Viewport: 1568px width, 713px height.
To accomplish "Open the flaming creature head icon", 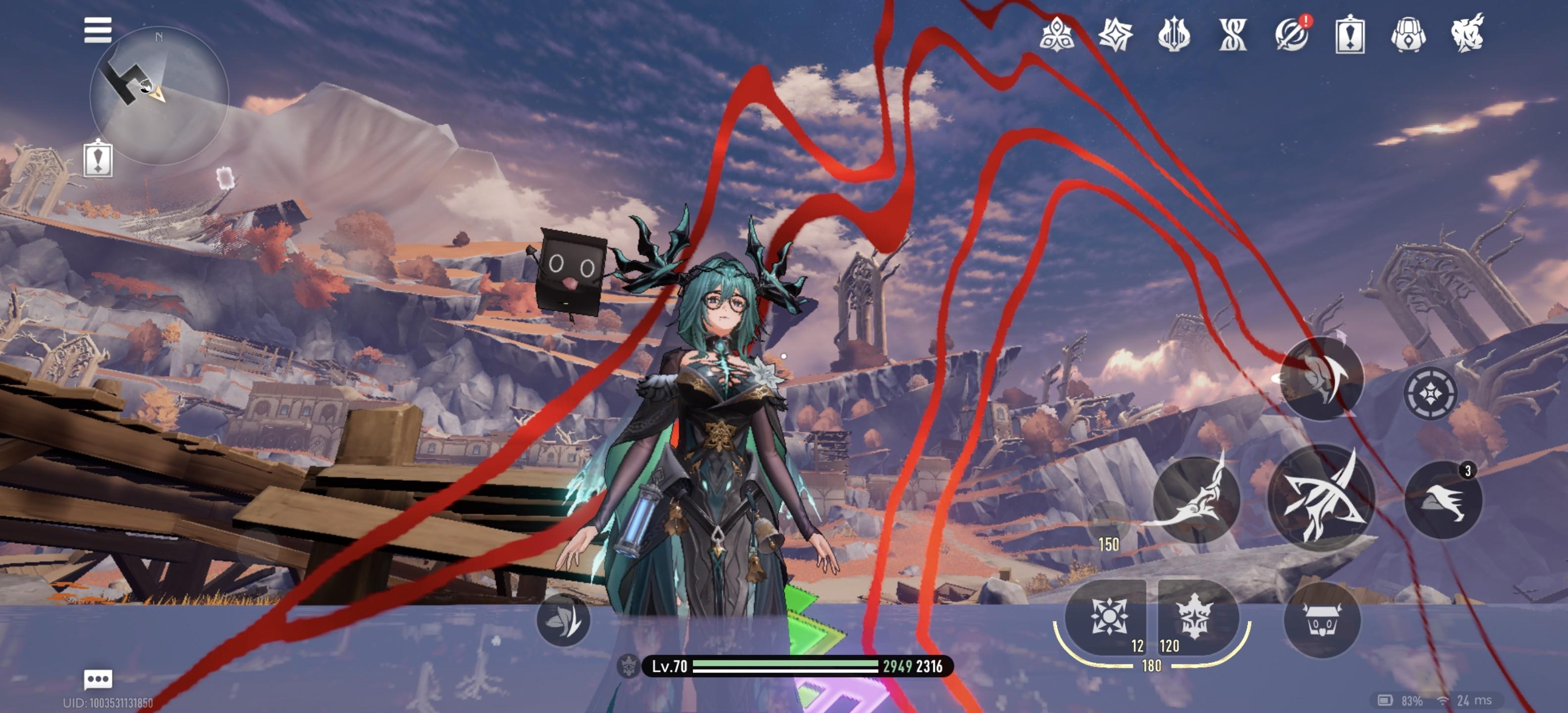I will pos(1467,34).
